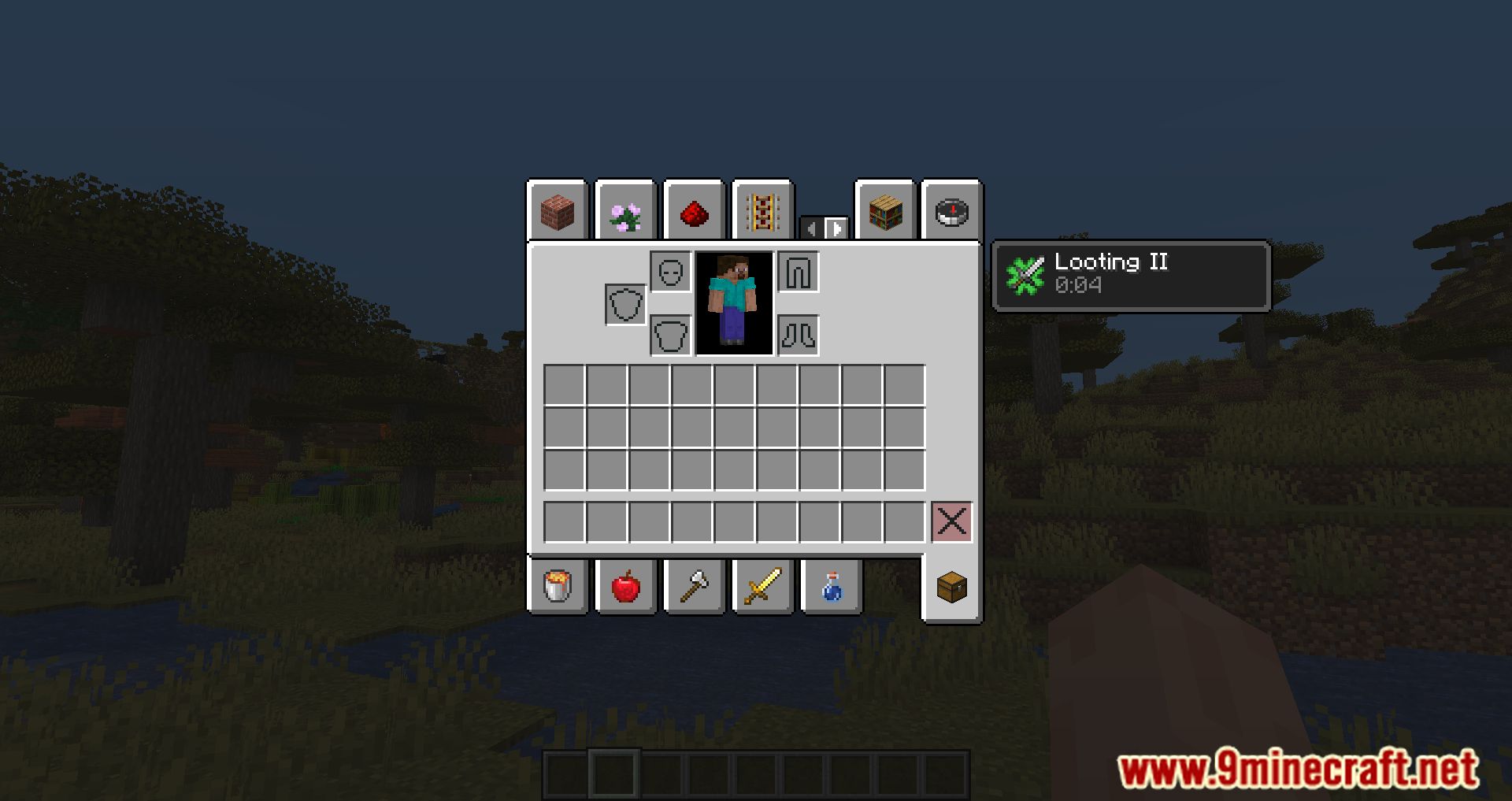Select the flower tab for natural blocks
The image size is (1512, 801).
click(624, 211)
